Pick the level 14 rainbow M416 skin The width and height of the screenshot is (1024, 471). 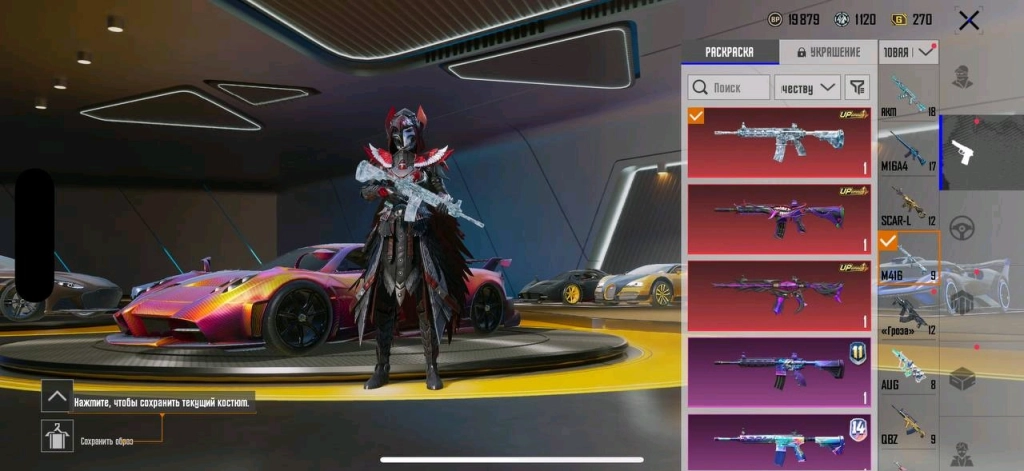coord(778,440)
